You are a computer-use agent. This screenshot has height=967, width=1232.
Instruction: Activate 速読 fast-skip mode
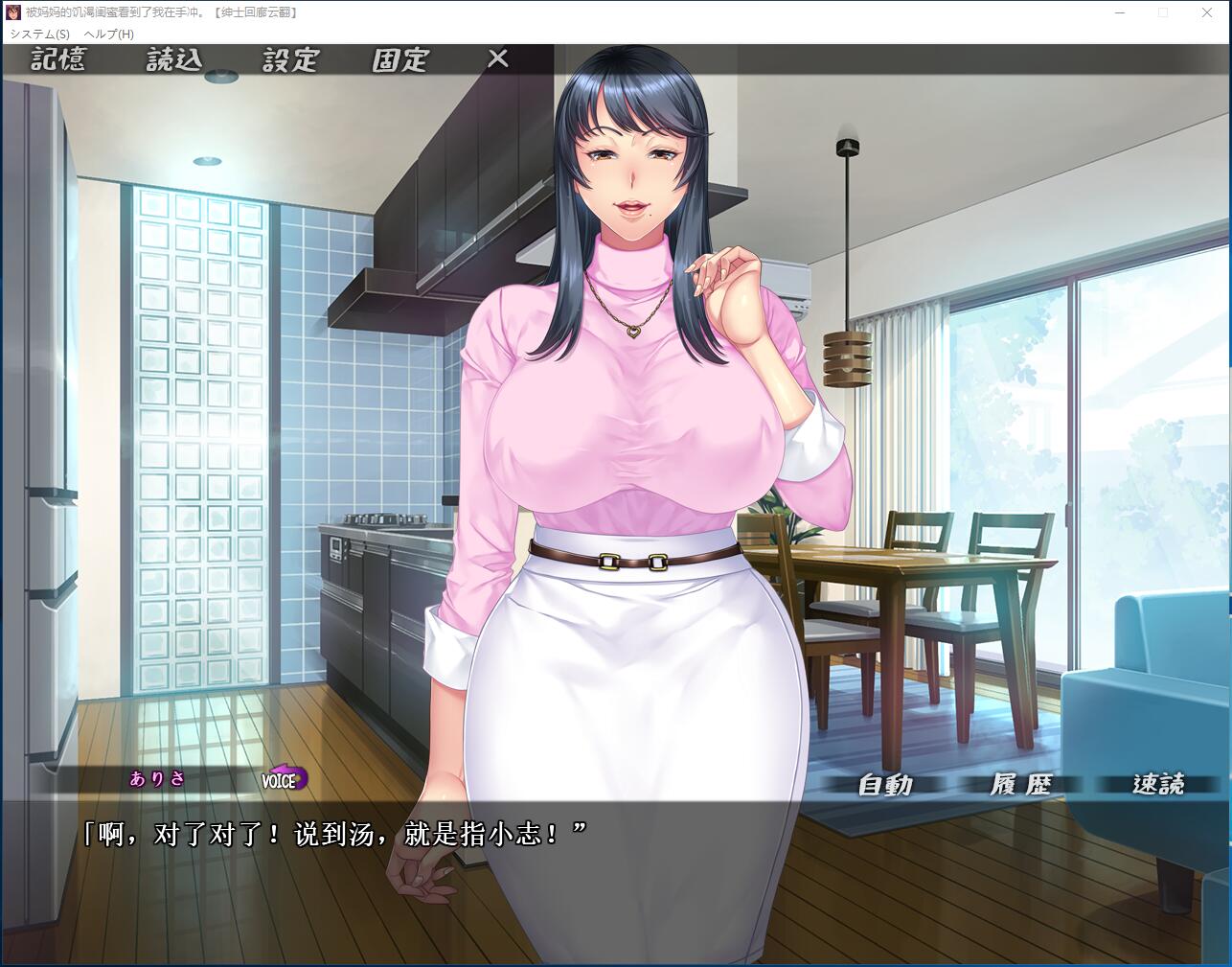(x=1158, y=785)
